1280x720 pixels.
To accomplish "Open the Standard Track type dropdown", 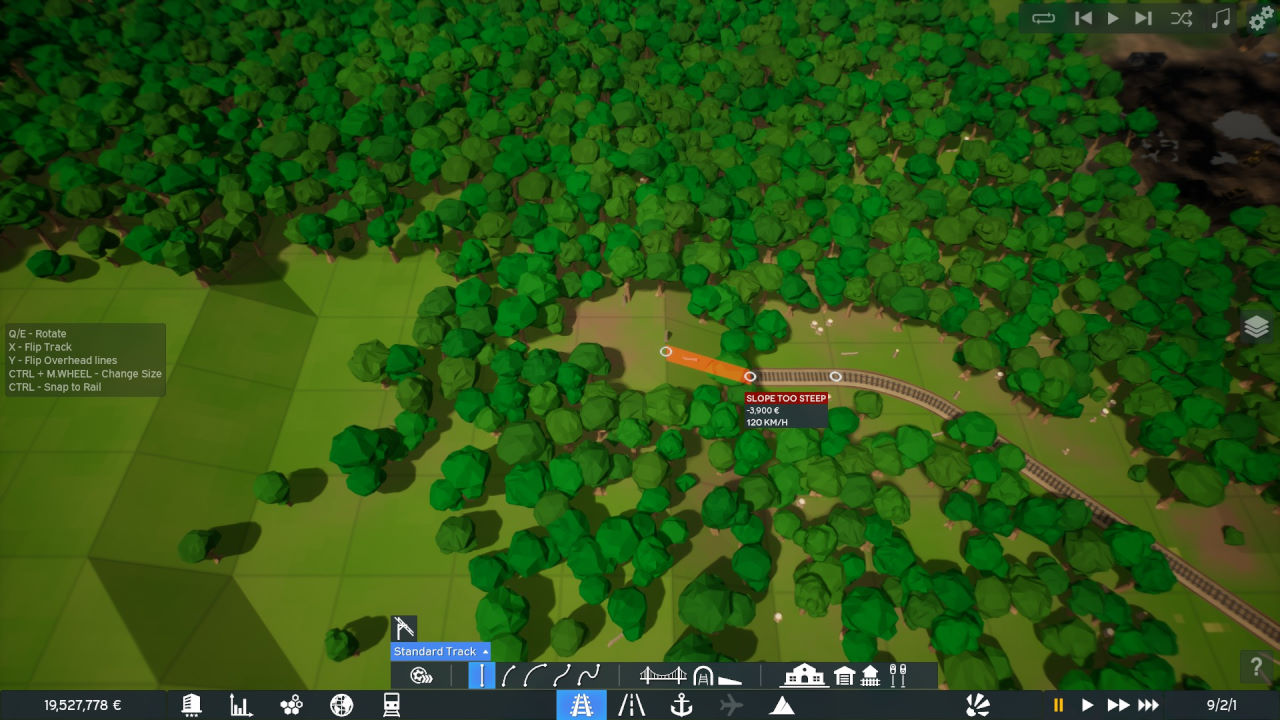I will point(440,651).
